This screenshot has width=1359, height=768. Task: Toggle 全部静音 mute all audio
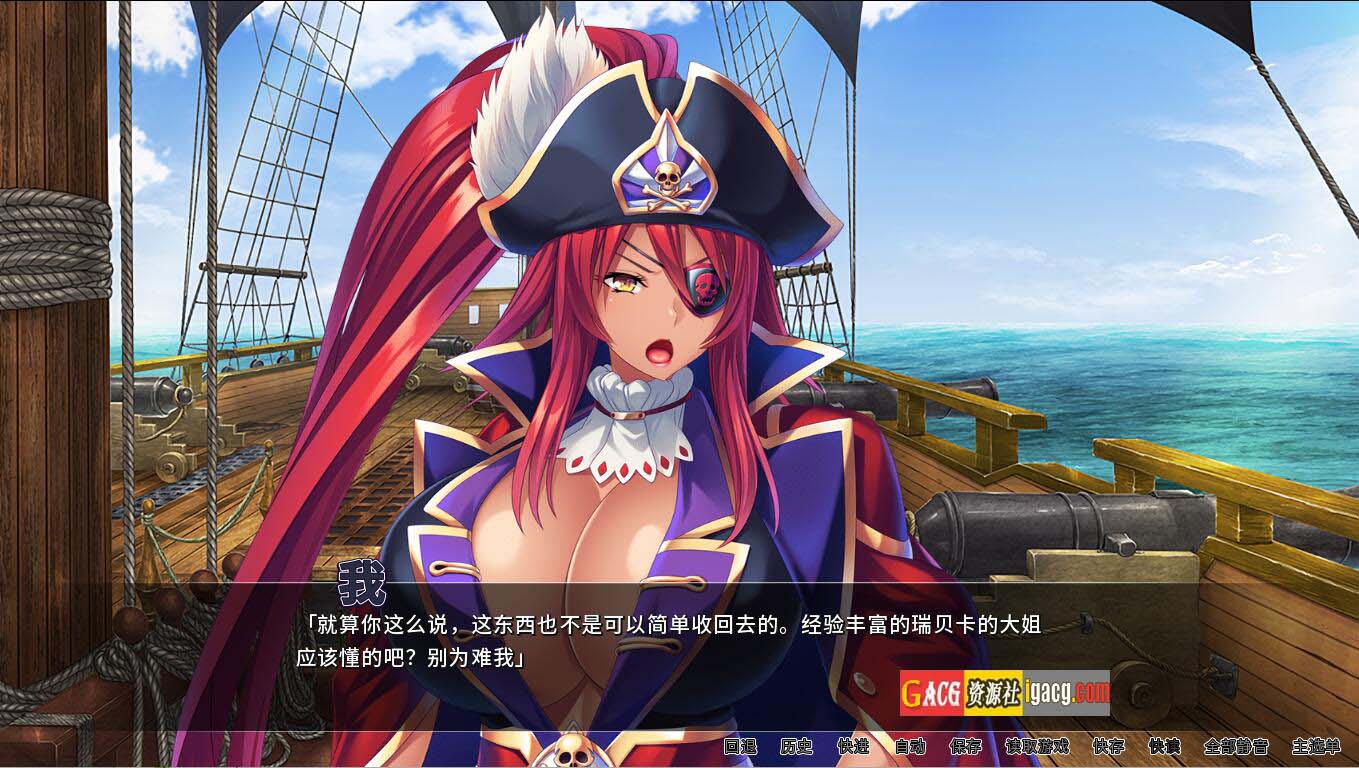pos(1236,746)
